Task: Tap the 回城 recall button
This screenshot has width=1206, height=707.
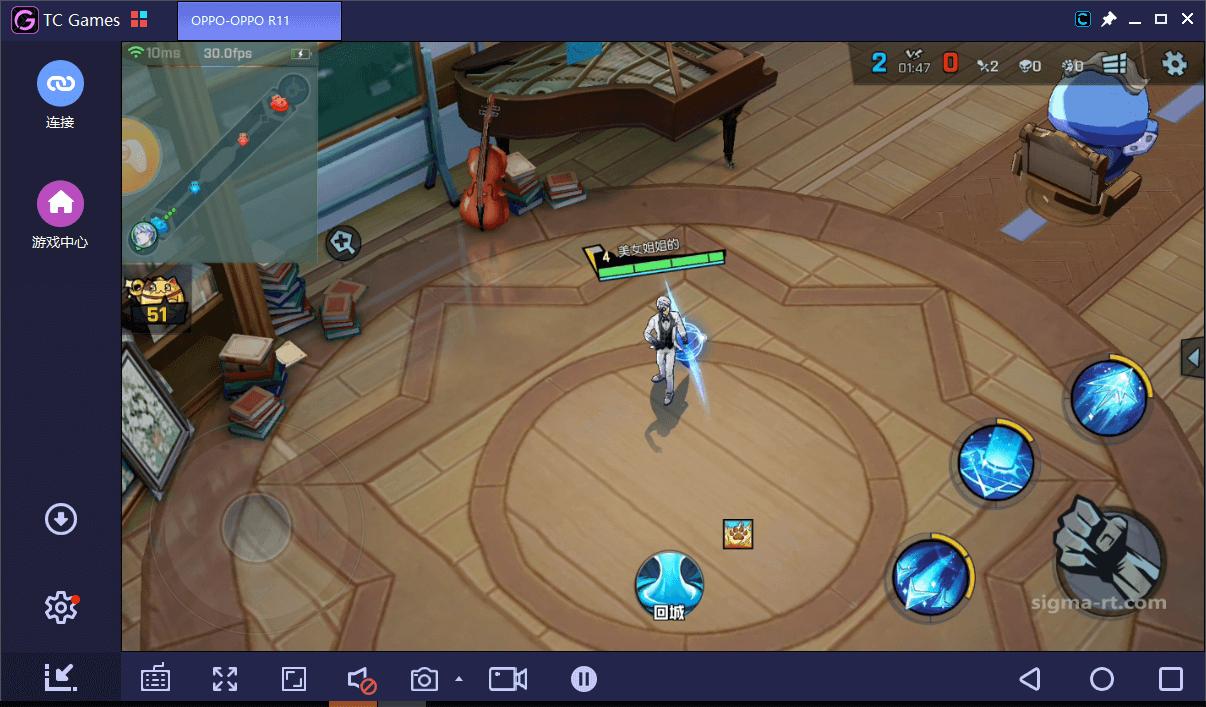Action: pos(669,585)
